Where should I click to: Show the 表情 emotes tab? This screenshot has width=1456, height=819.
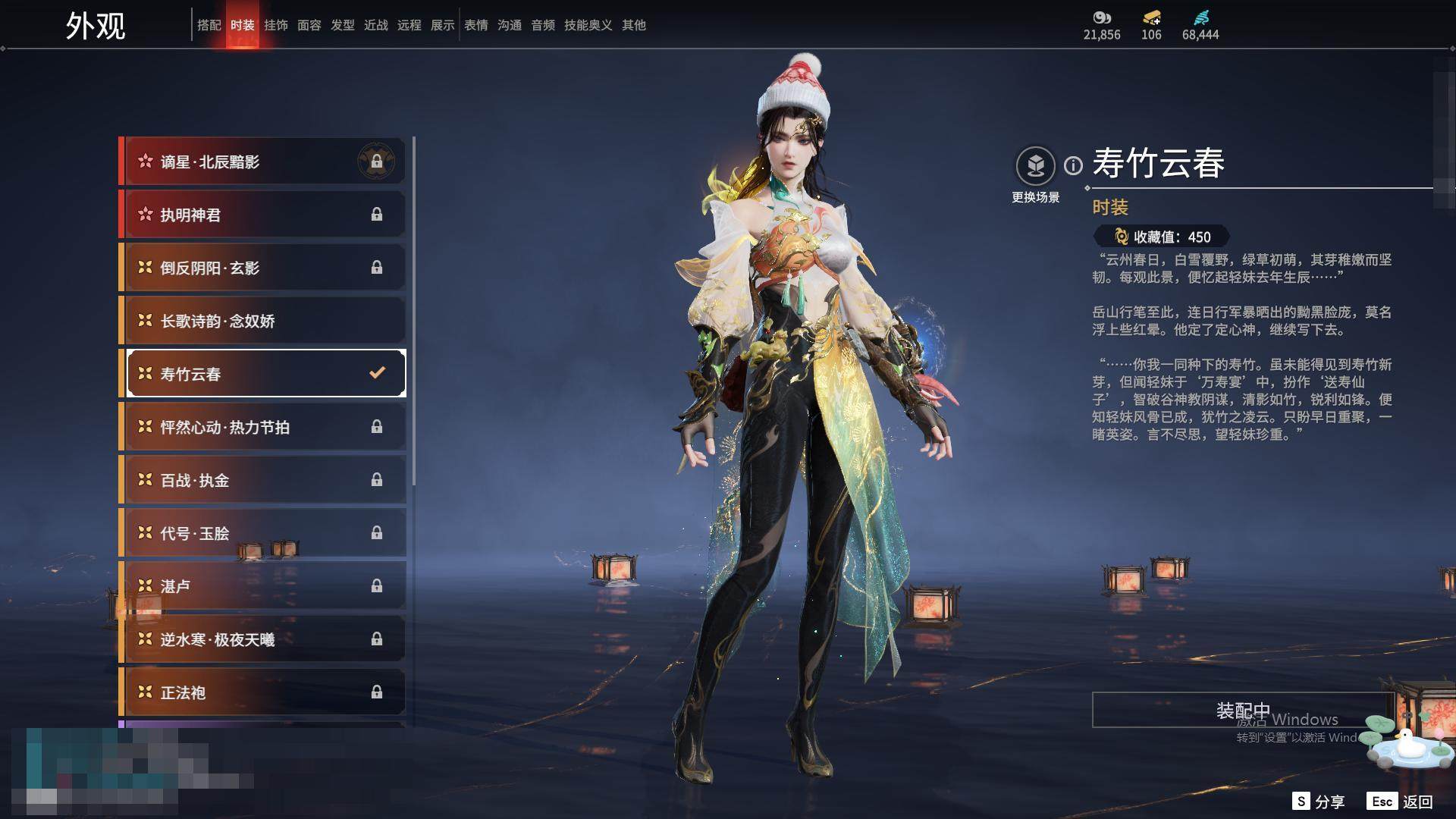coord(475,25)
